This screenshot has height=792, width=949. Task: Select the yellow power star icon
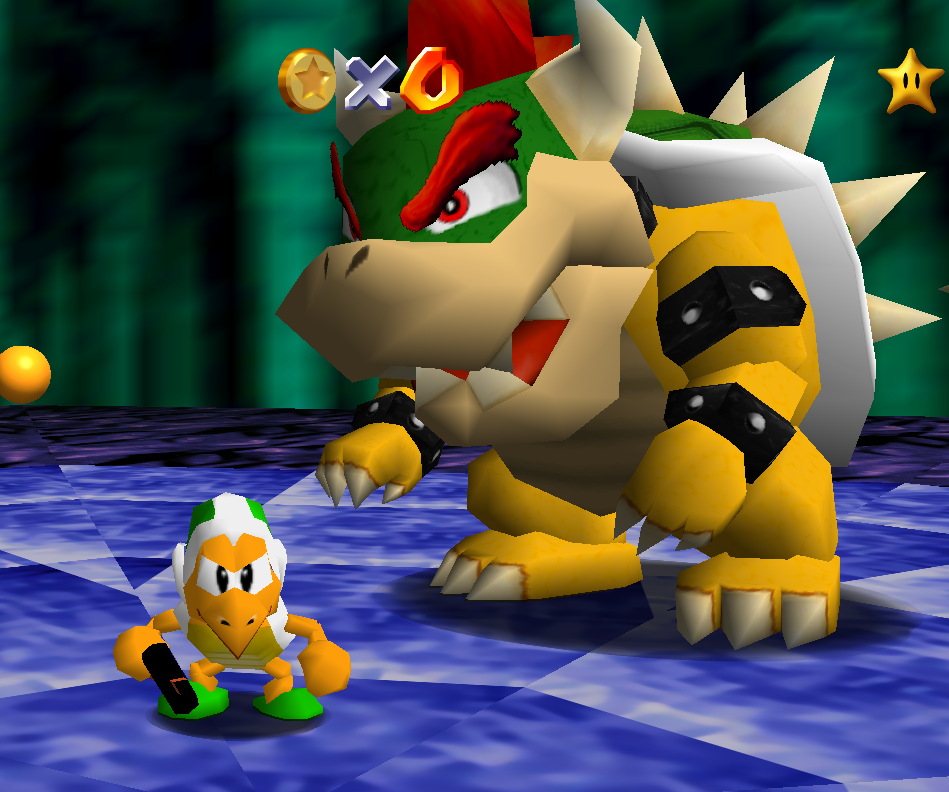click(x=911, y=82)
